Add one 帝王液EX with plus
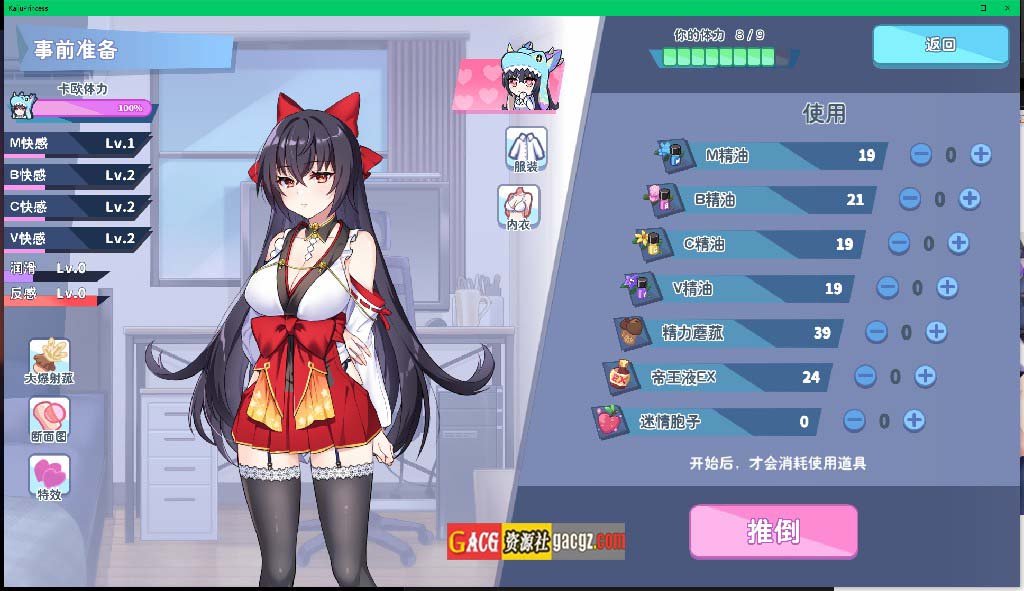Screen dimensions: 1024x591 pos(925,376)
